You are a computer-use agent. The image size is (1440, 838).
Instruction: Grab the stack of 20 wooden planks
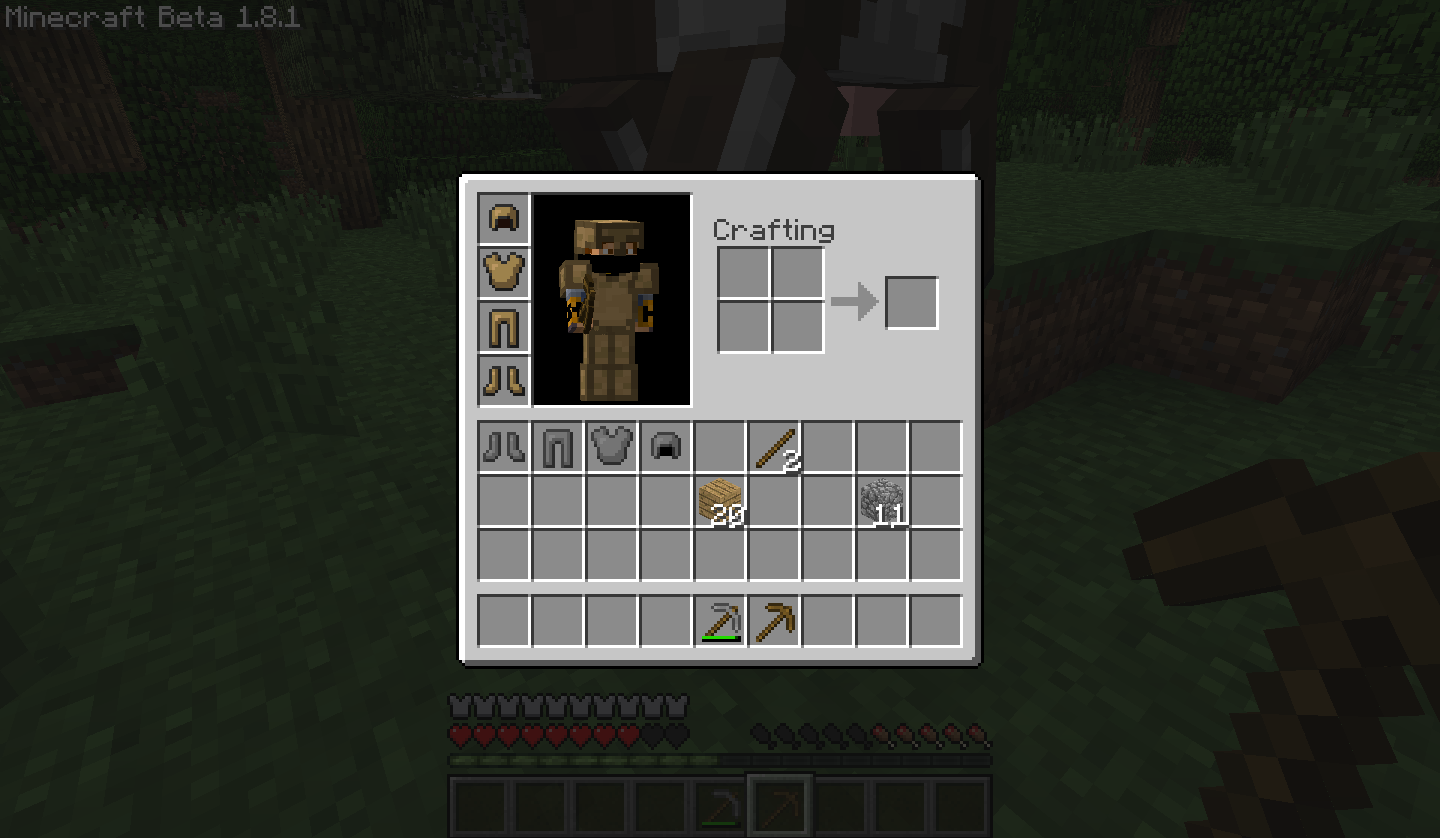(x=720, y=500)
